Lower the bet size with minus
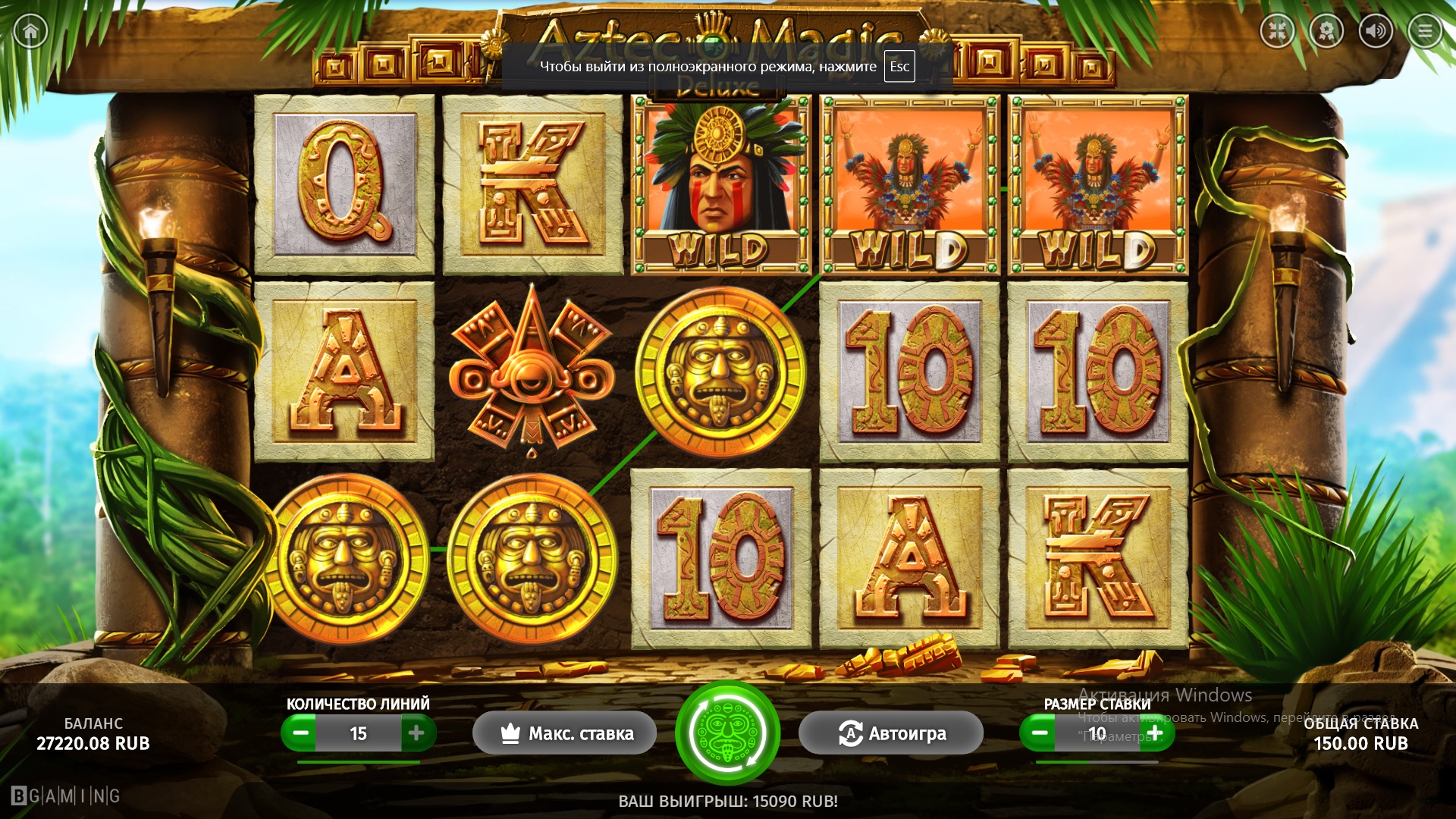The image size is (1456, 819). (1040, 733)
